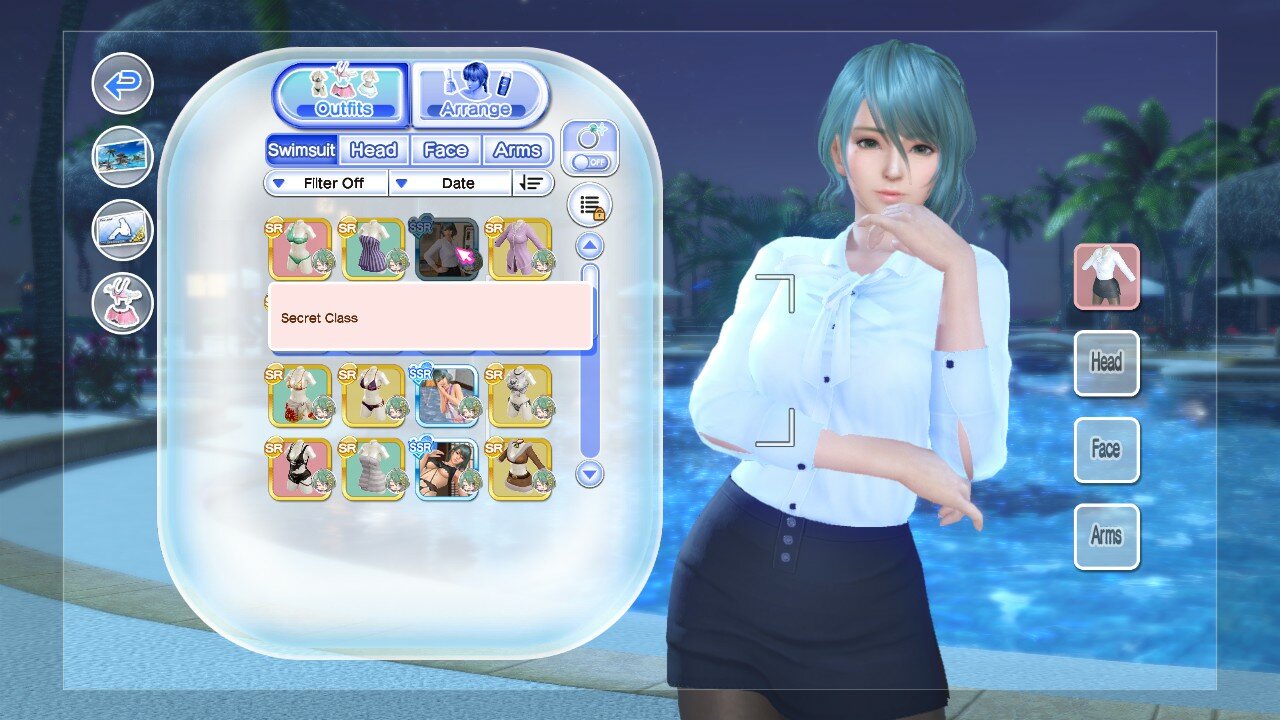Open the list details icon with lock
1280x720 pixels.
point(589,203)
